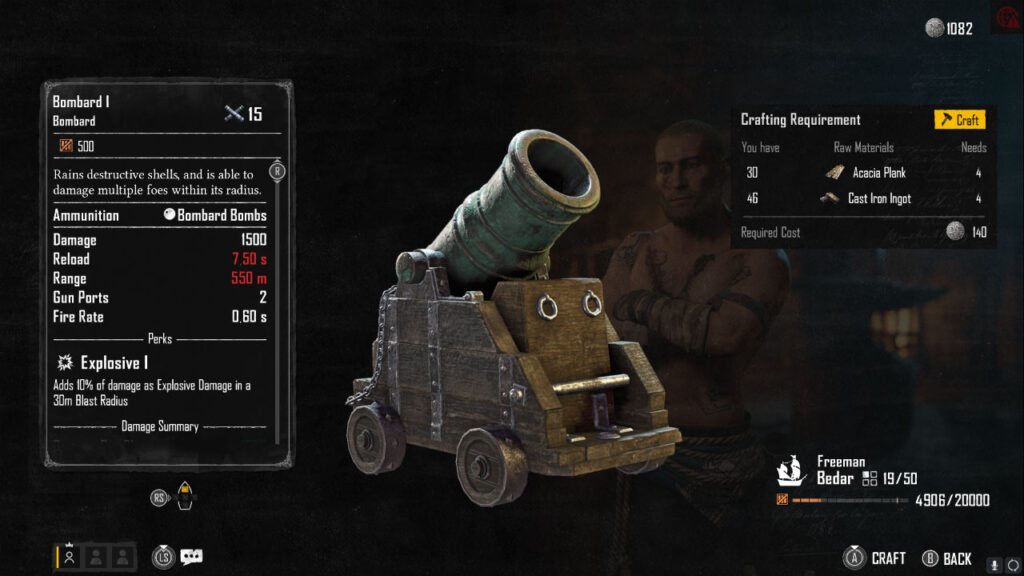1024x576 pixels.
Task: Click the Freeman Bedar ship emblem
Action: (792, 470)
